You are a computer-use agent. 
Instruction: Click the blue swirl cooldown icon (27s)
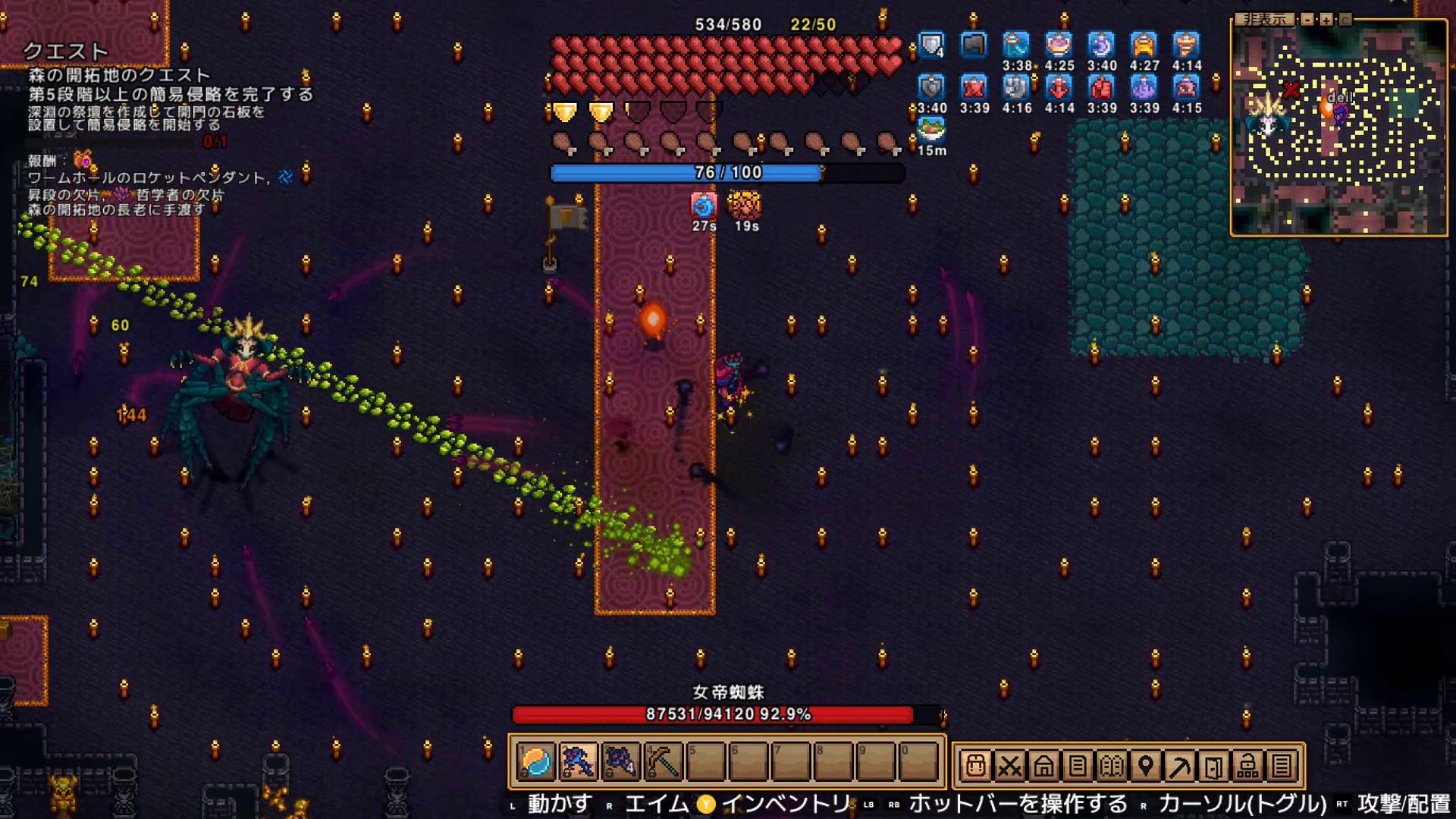coord(704,206)
